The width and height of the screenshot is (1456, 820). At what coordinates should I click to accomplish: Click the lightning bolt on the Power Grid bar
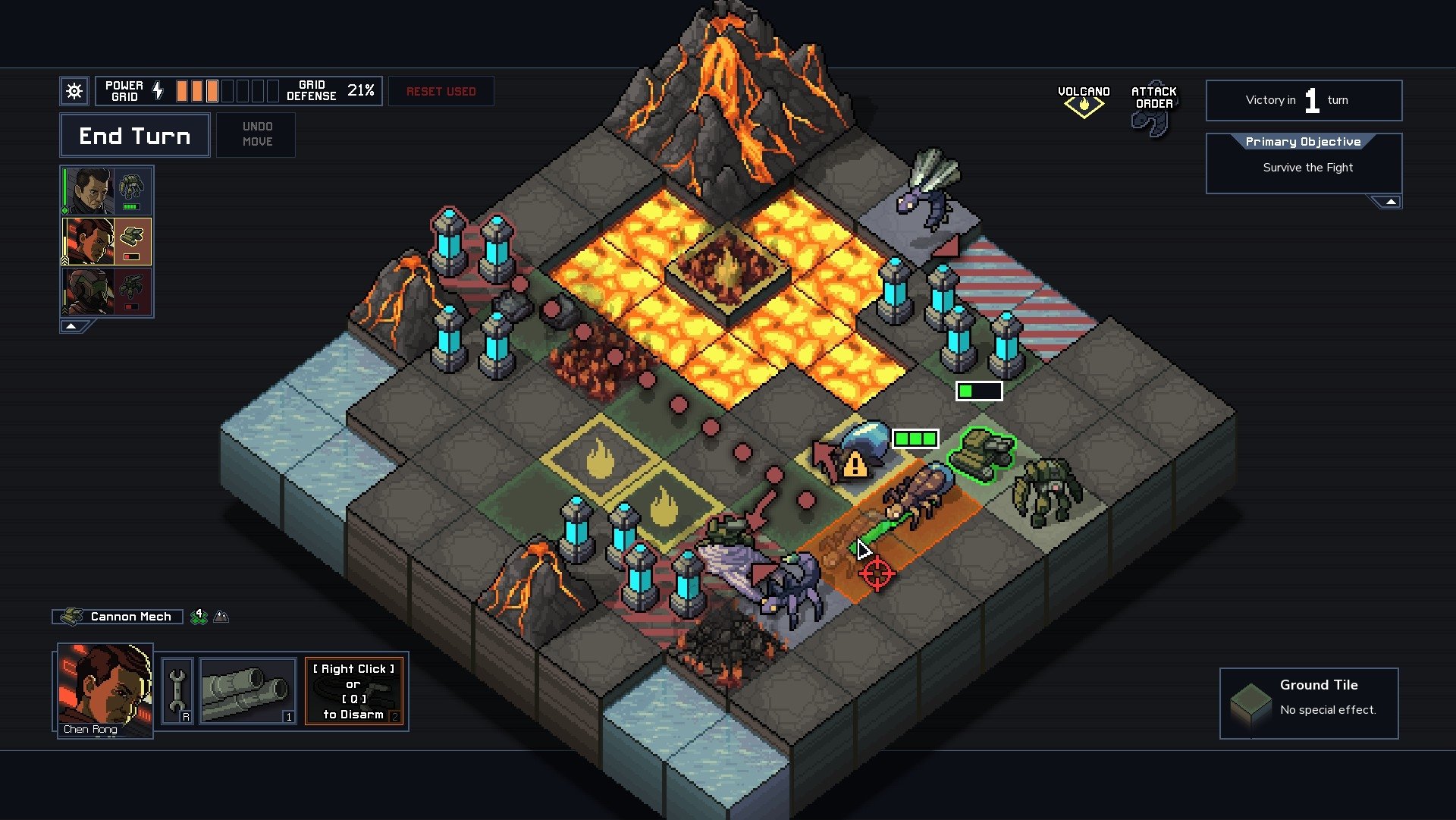158,90
